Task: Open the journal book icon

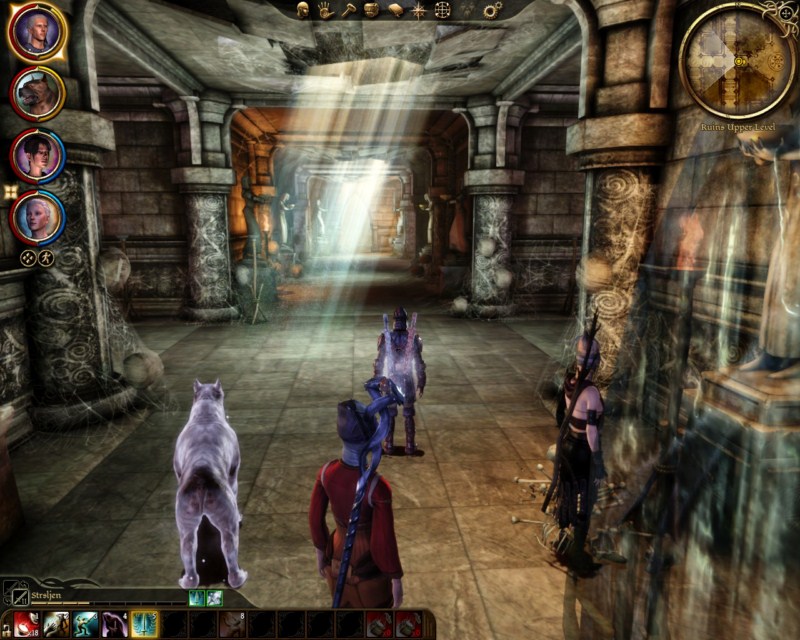Action: tap(394, 10)
